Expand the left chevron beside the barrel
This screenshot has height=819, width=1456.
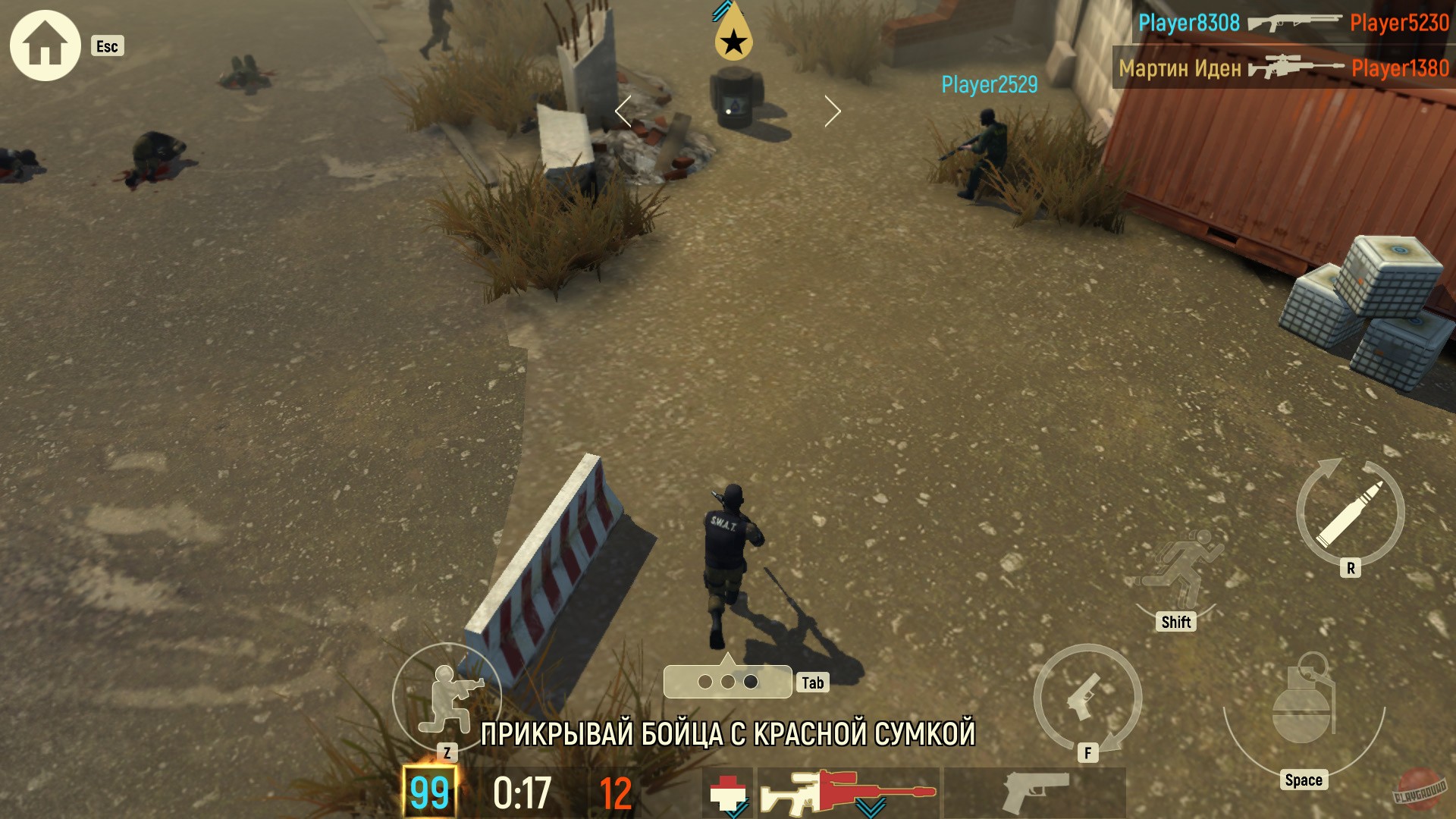[623, 111]
